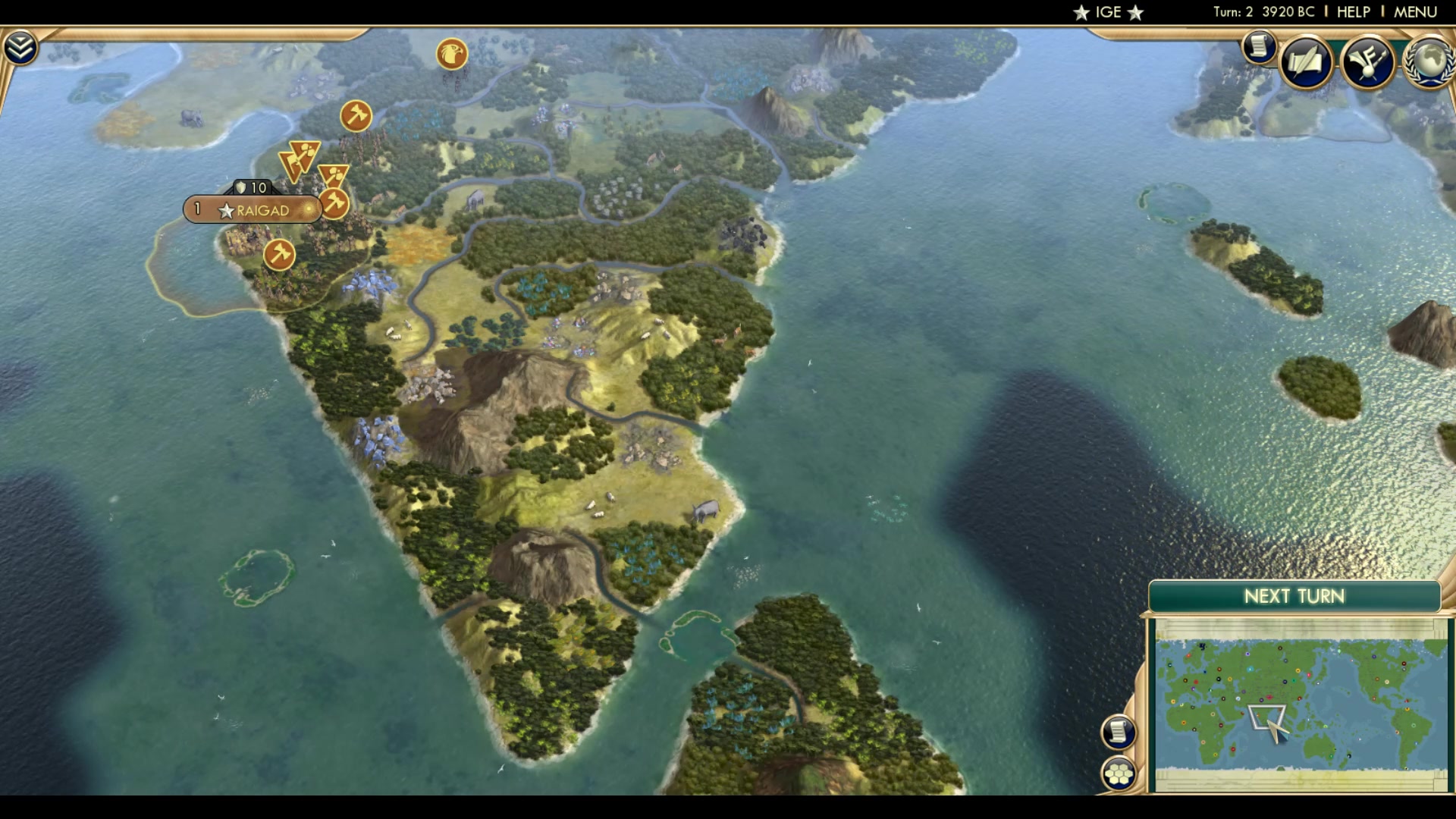Open Raigad's production icon on the city banner
The image size is (1456, 819).
(x=307, y=210)
